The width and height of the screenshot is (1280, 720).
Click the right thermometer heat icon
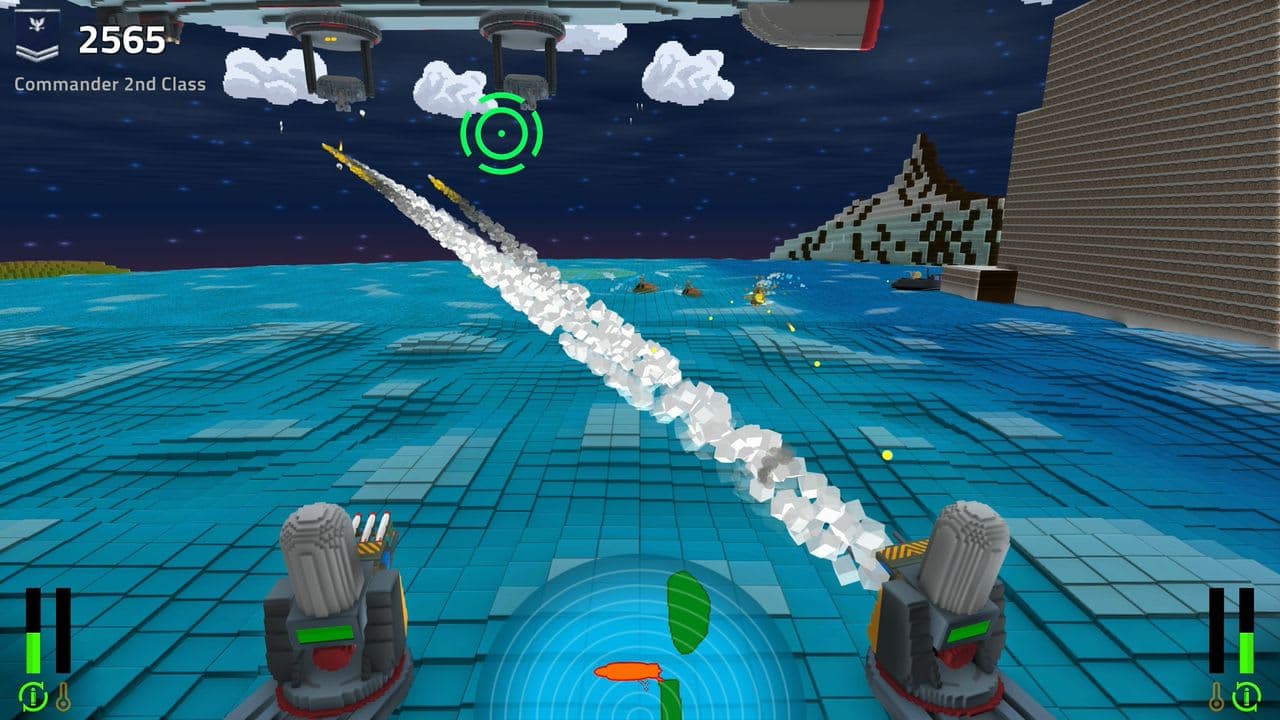1217,698
